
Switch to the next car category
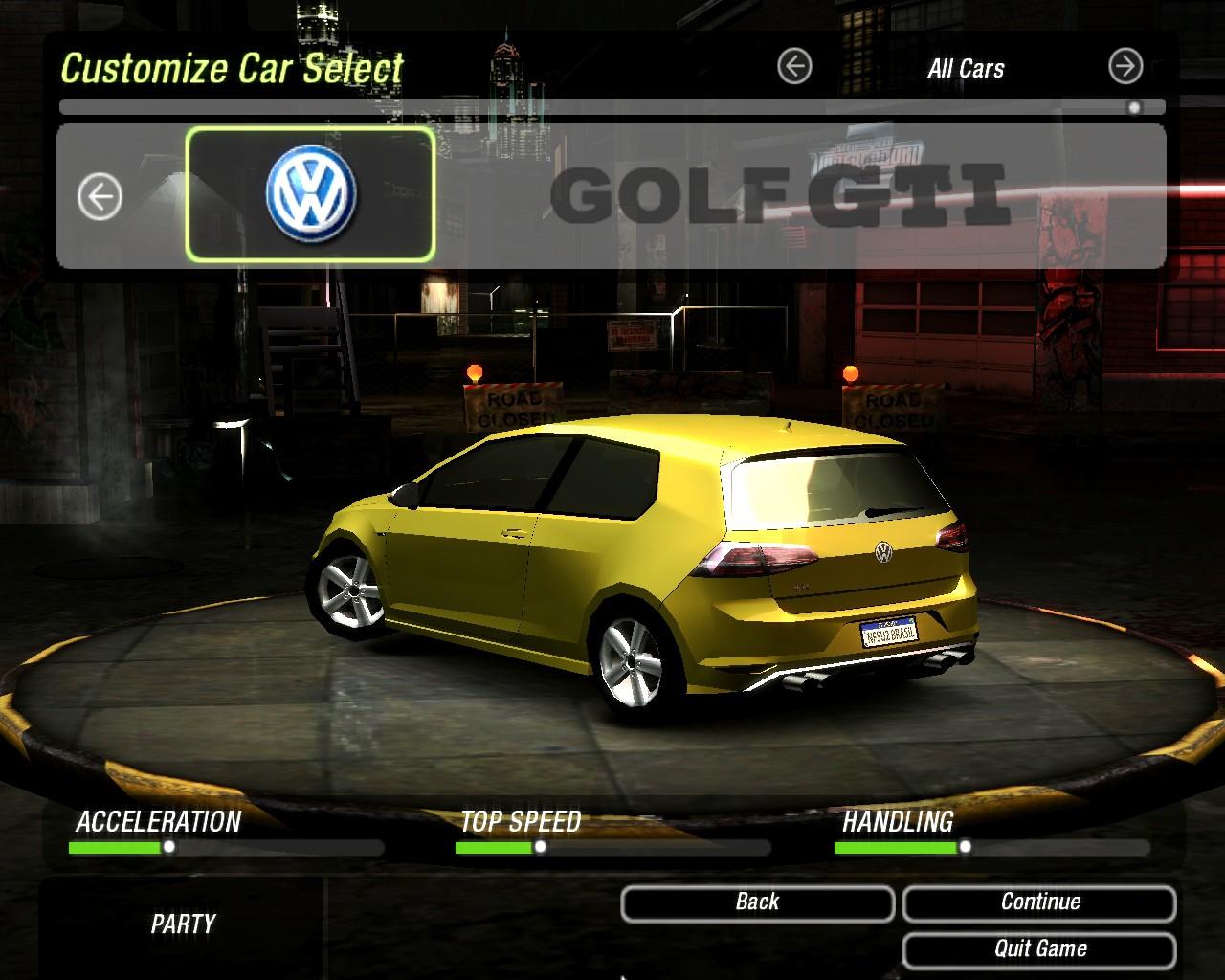point(1125,67)
